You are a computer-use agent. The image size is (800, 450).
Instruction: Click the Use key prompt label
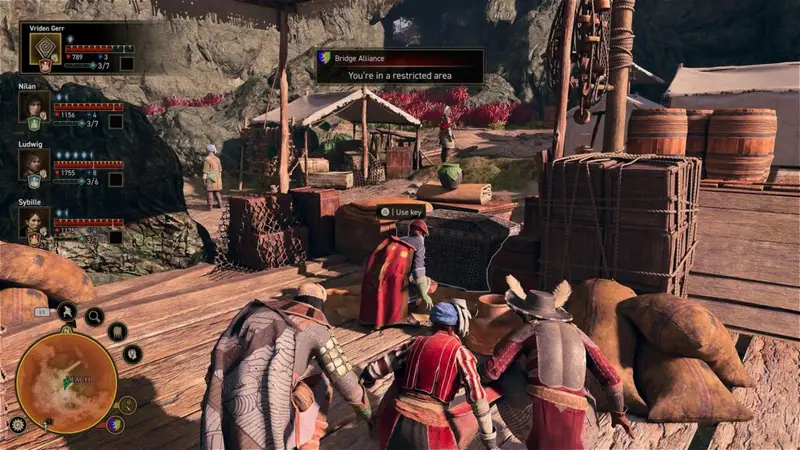pyautogui.click(x=402, y=212)
